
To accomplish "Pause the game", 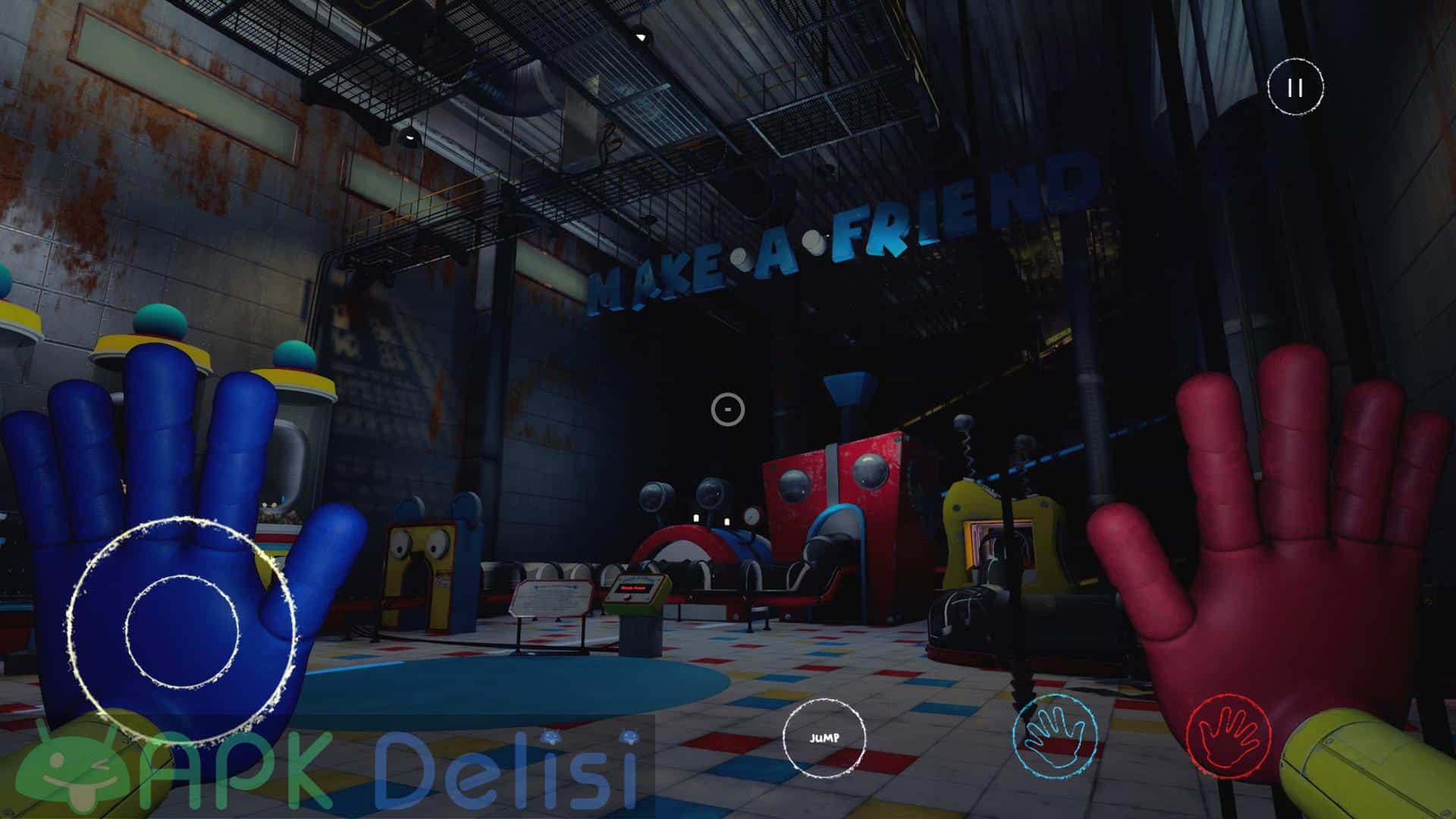I will (1295, 88).
